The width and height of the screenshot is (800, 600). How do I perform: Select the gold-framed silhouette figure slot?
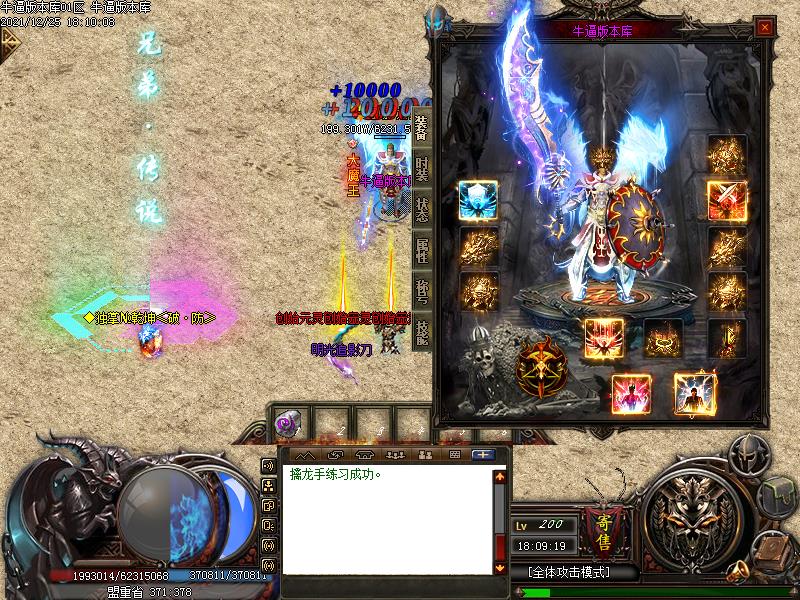coord(694,393)
